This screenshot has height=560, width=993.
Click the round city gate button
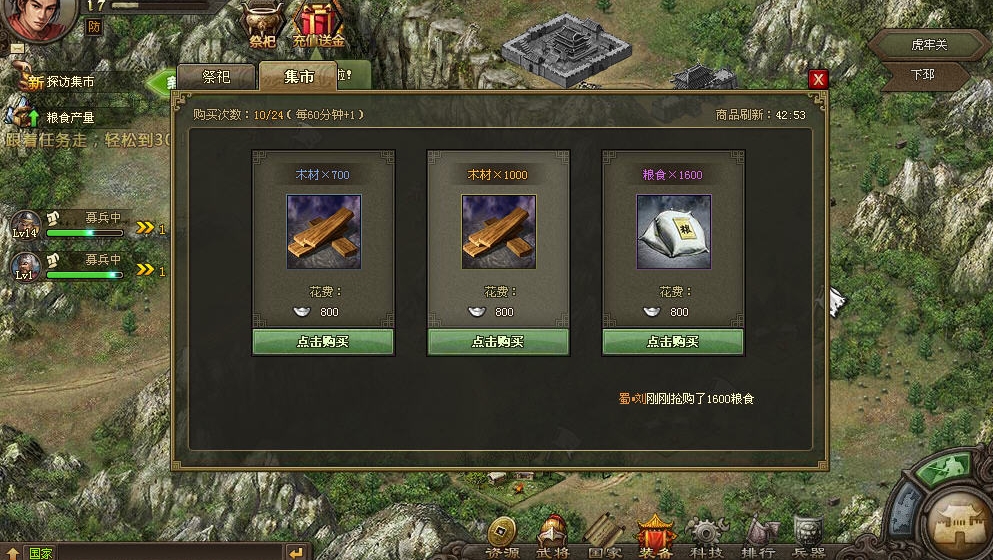[960, 518]
